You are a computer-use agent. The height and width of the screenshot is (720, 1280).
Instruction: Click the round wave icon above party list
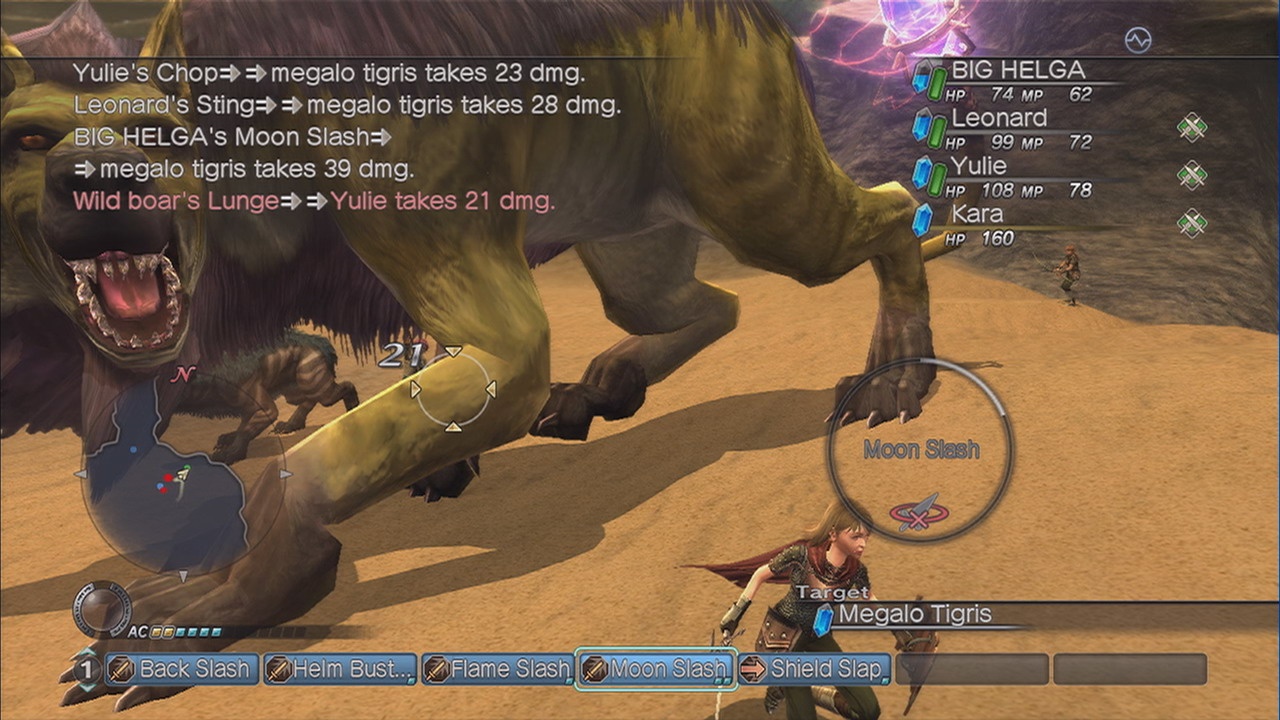pyautogui.click(x=1138, y=40)
